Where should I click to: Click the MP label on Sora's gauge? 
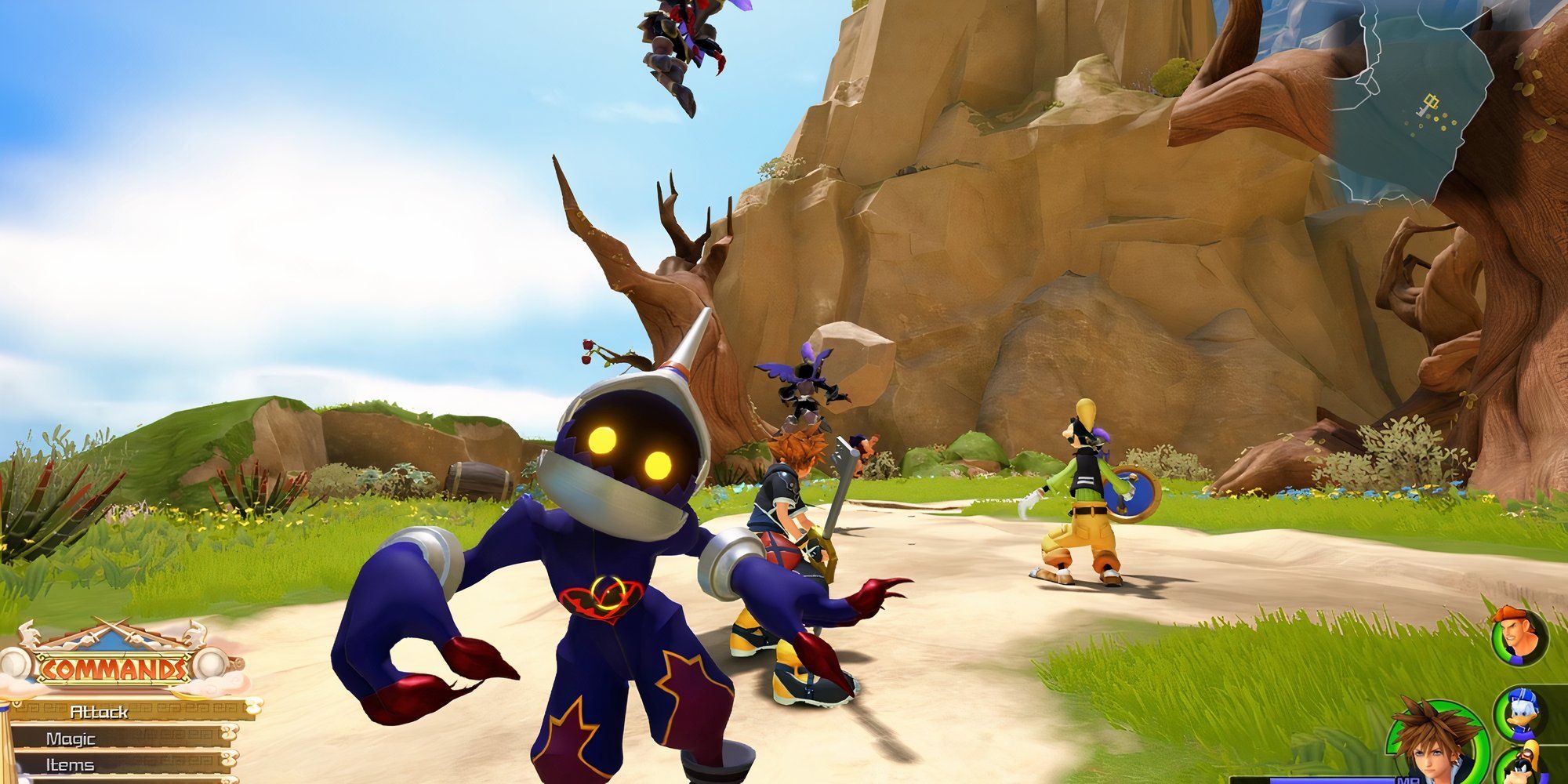1407,780
